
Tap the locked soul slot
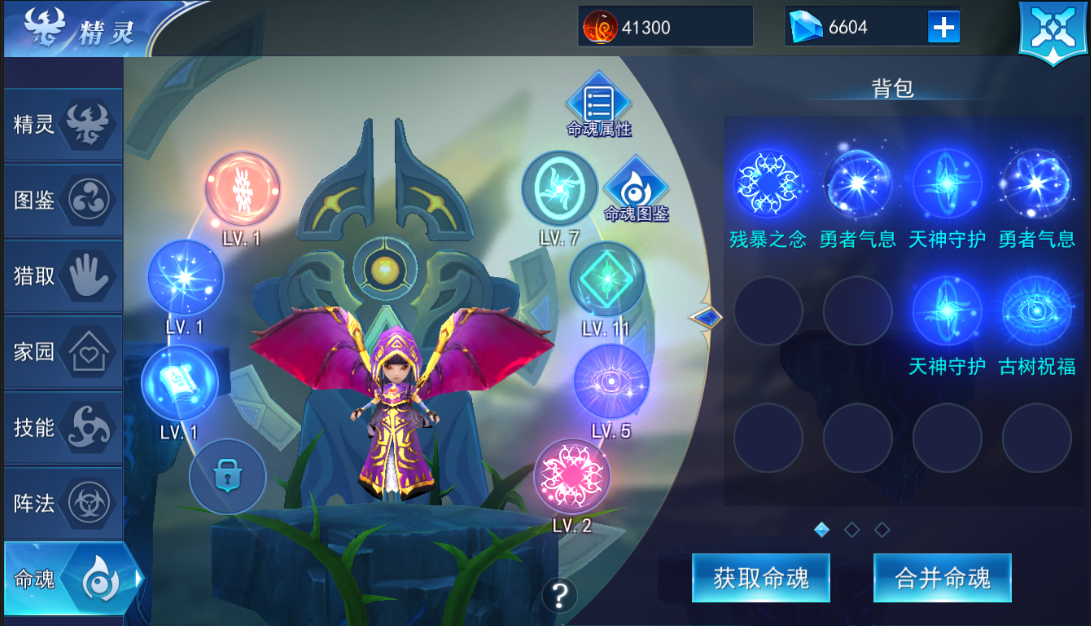click(227, 477)
